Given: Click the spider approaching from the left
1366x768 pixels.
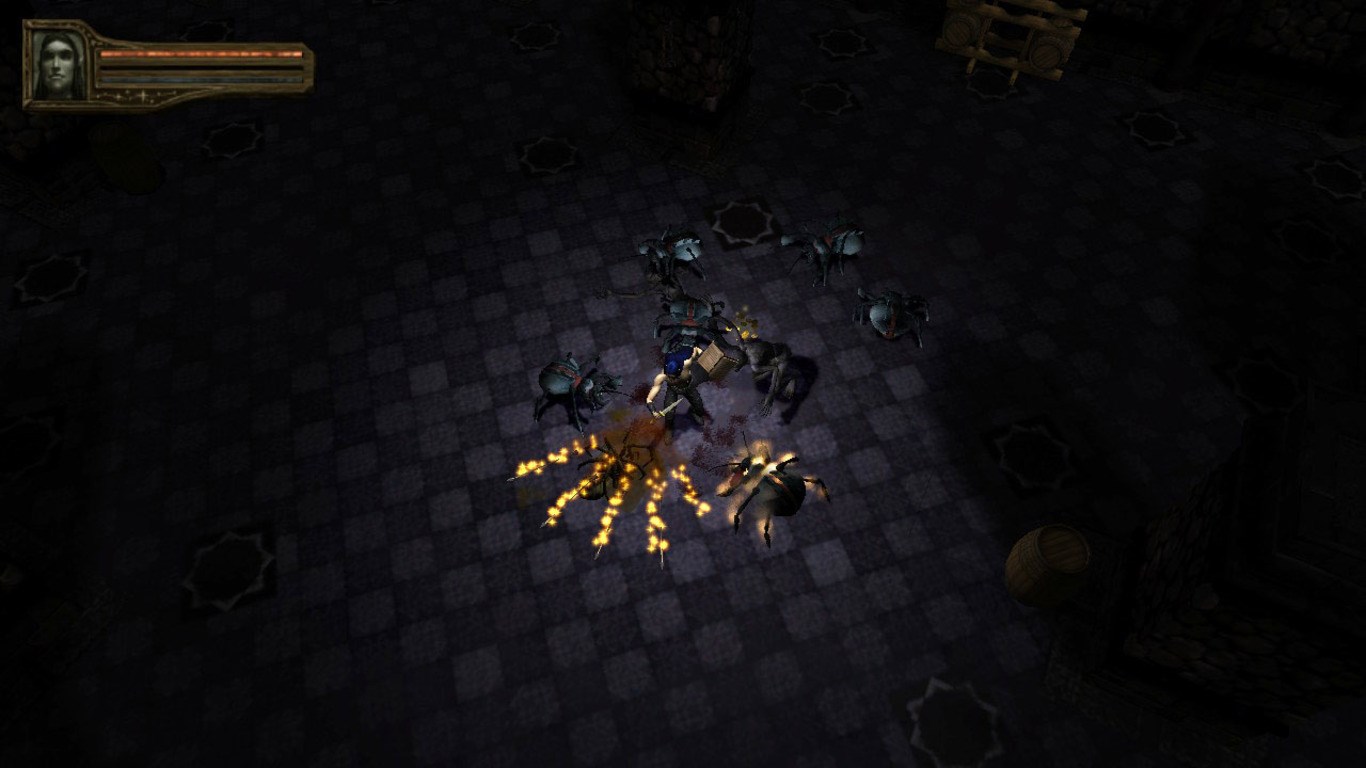Looking at the screenshot, I should pyautogui.click(x=570, y=383).
